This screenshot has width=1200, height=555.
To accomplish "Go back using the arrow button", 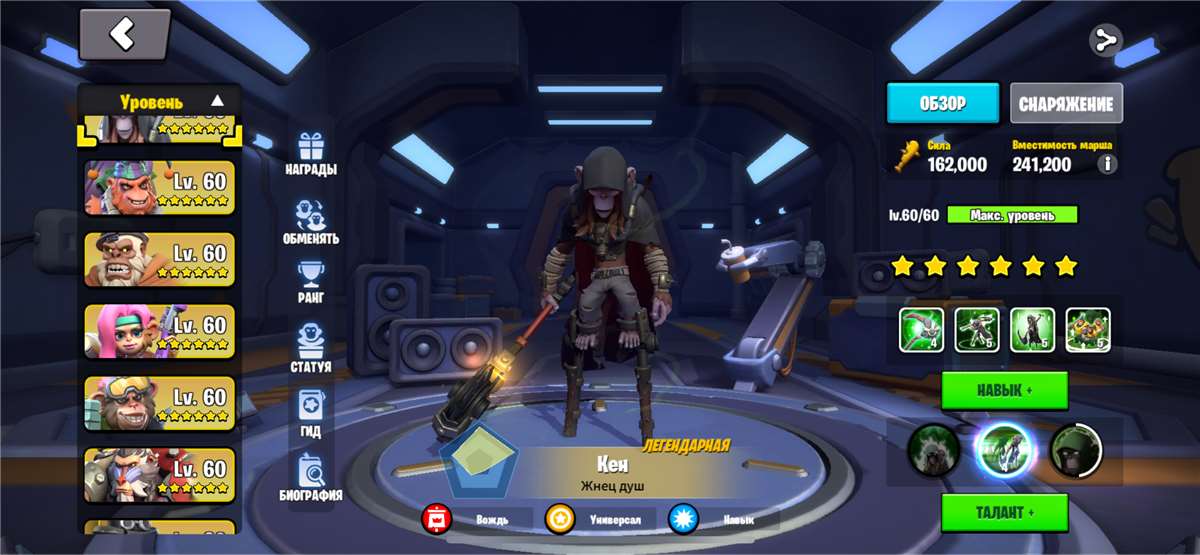I will [123, 35].
